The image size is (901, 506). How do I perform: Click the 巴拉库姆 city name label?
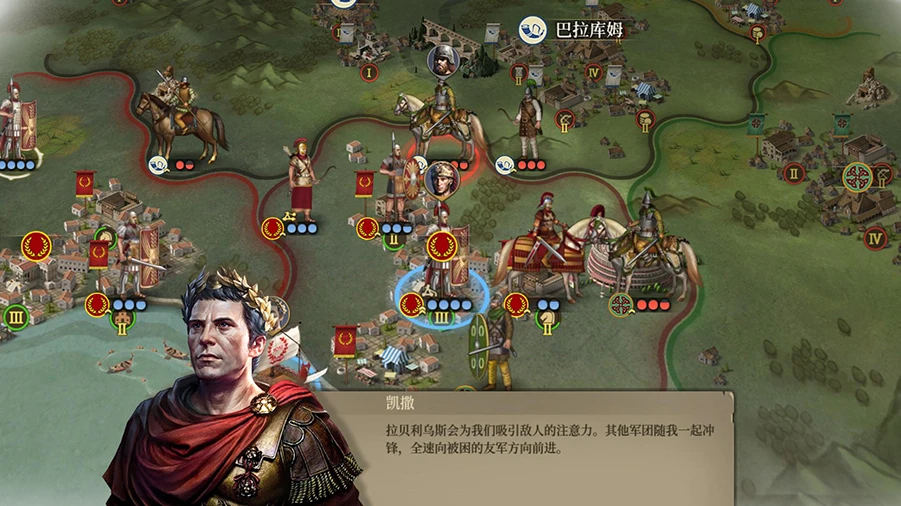click(x=588, y=30)
